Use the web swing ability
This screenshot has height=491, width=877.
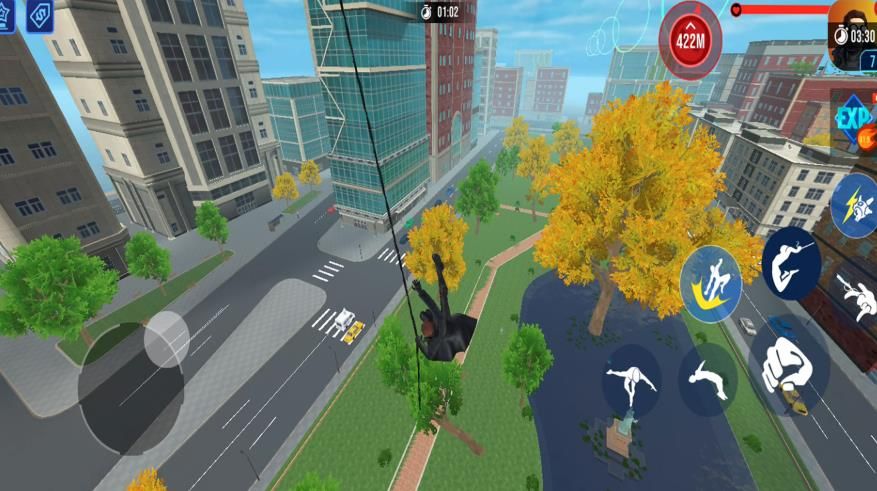(x=790, y=263)
